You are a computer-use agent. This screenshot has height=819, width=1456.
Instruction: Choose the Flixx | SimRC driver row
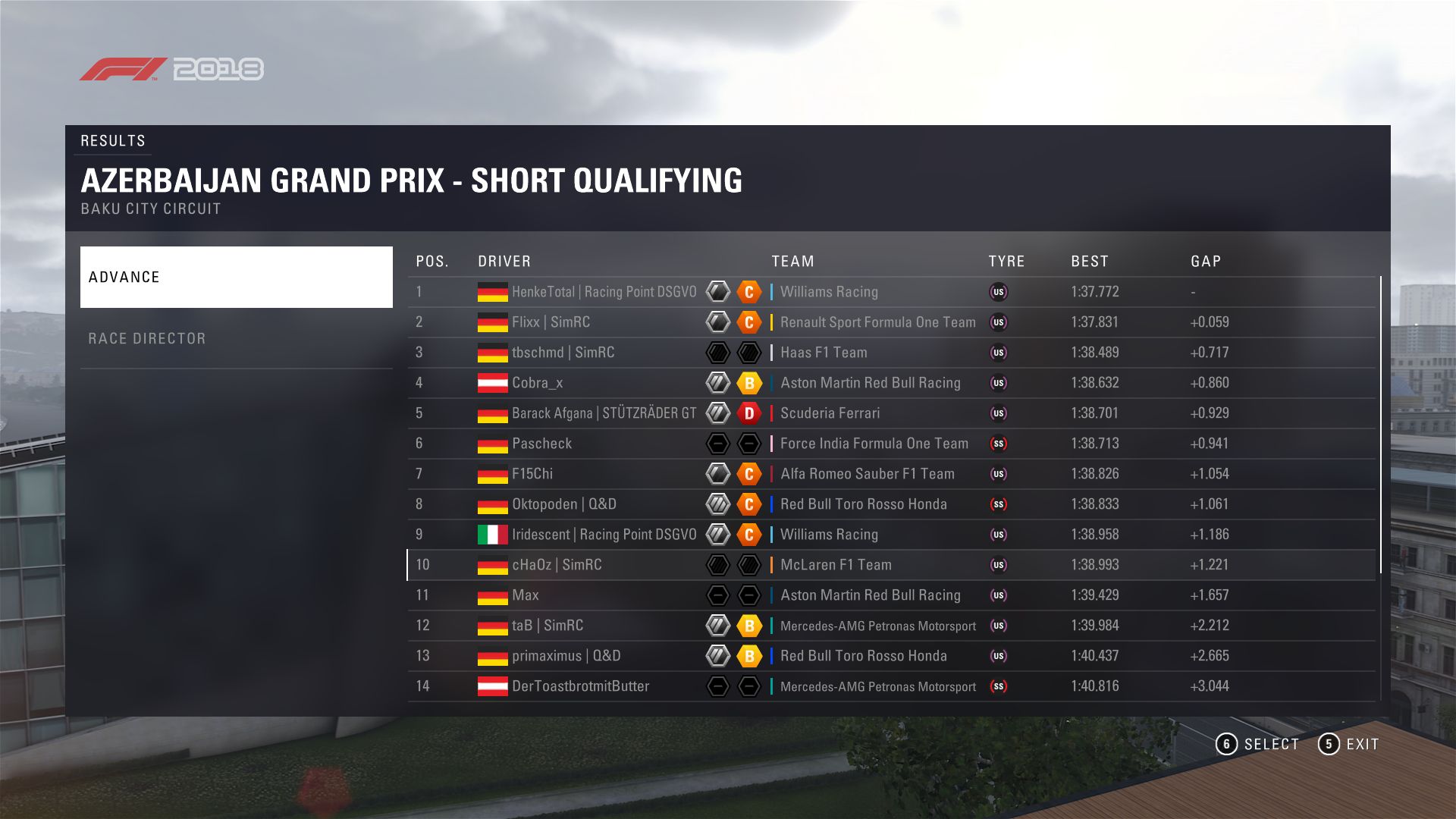tap(551, 322)
